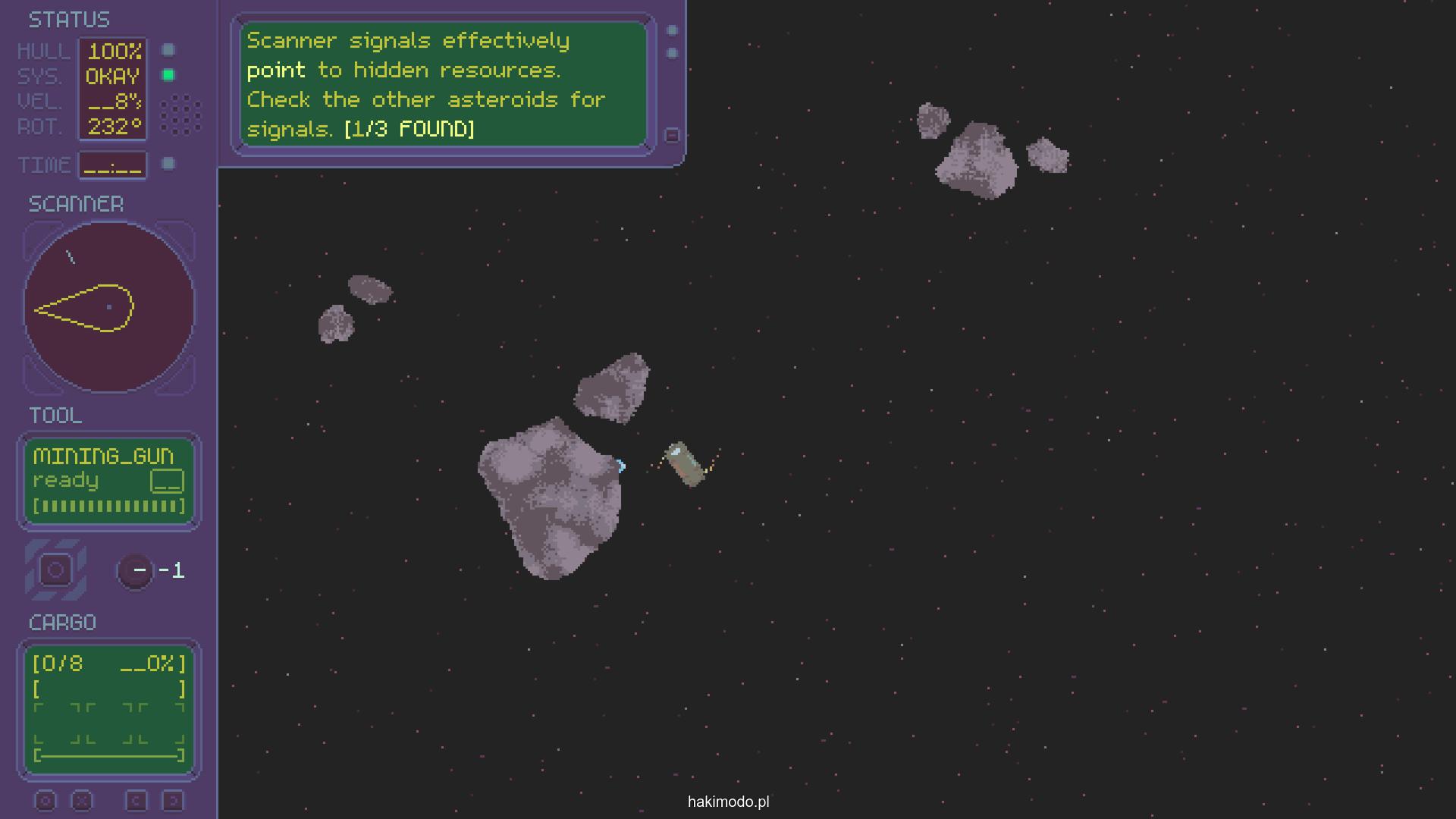Click the scanner radar dial
The height and width of the screenshot is (819, 1456).
(x=109, y=307)
